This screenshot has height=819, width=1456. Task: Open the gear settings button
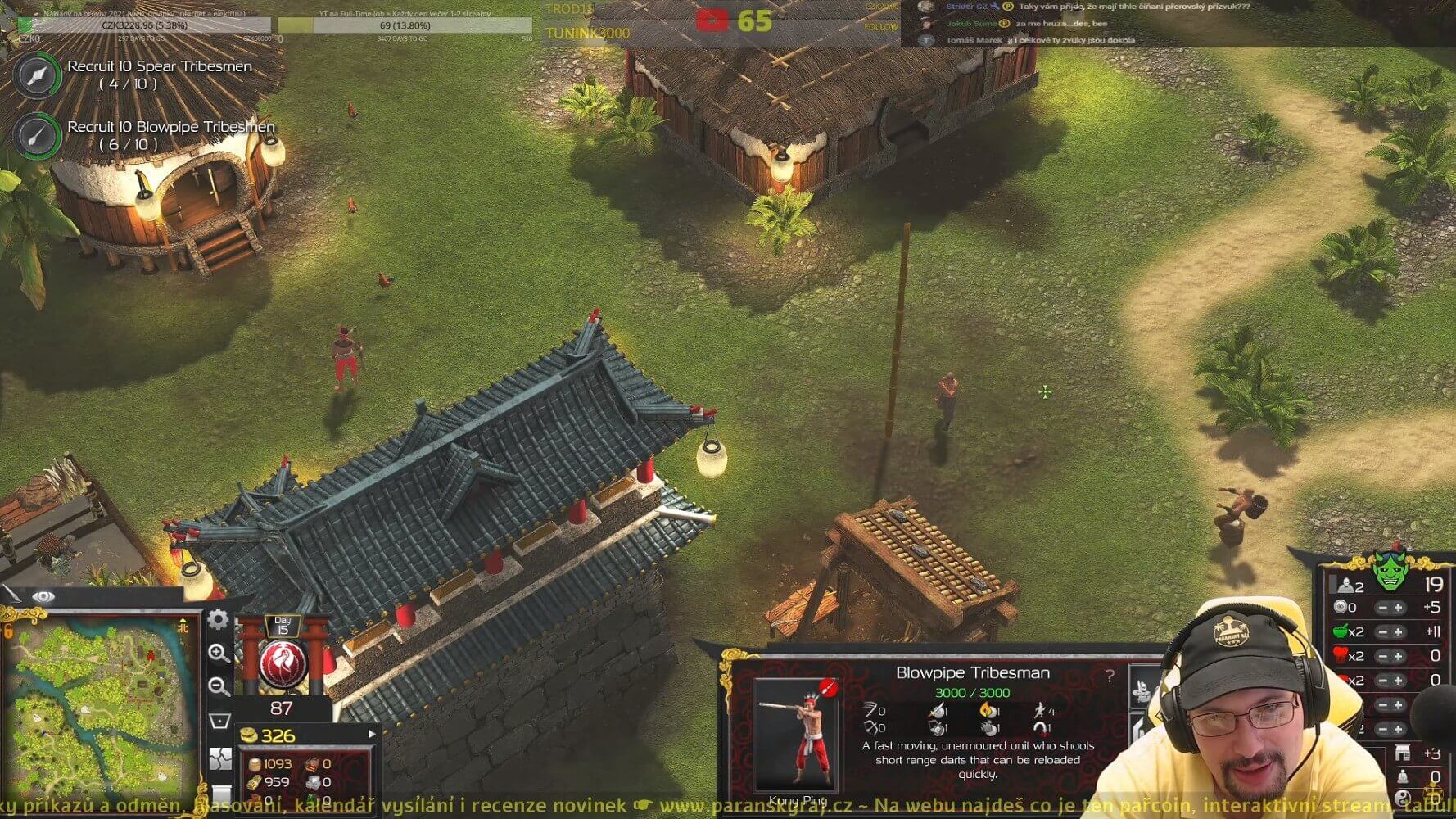(218, 619)
